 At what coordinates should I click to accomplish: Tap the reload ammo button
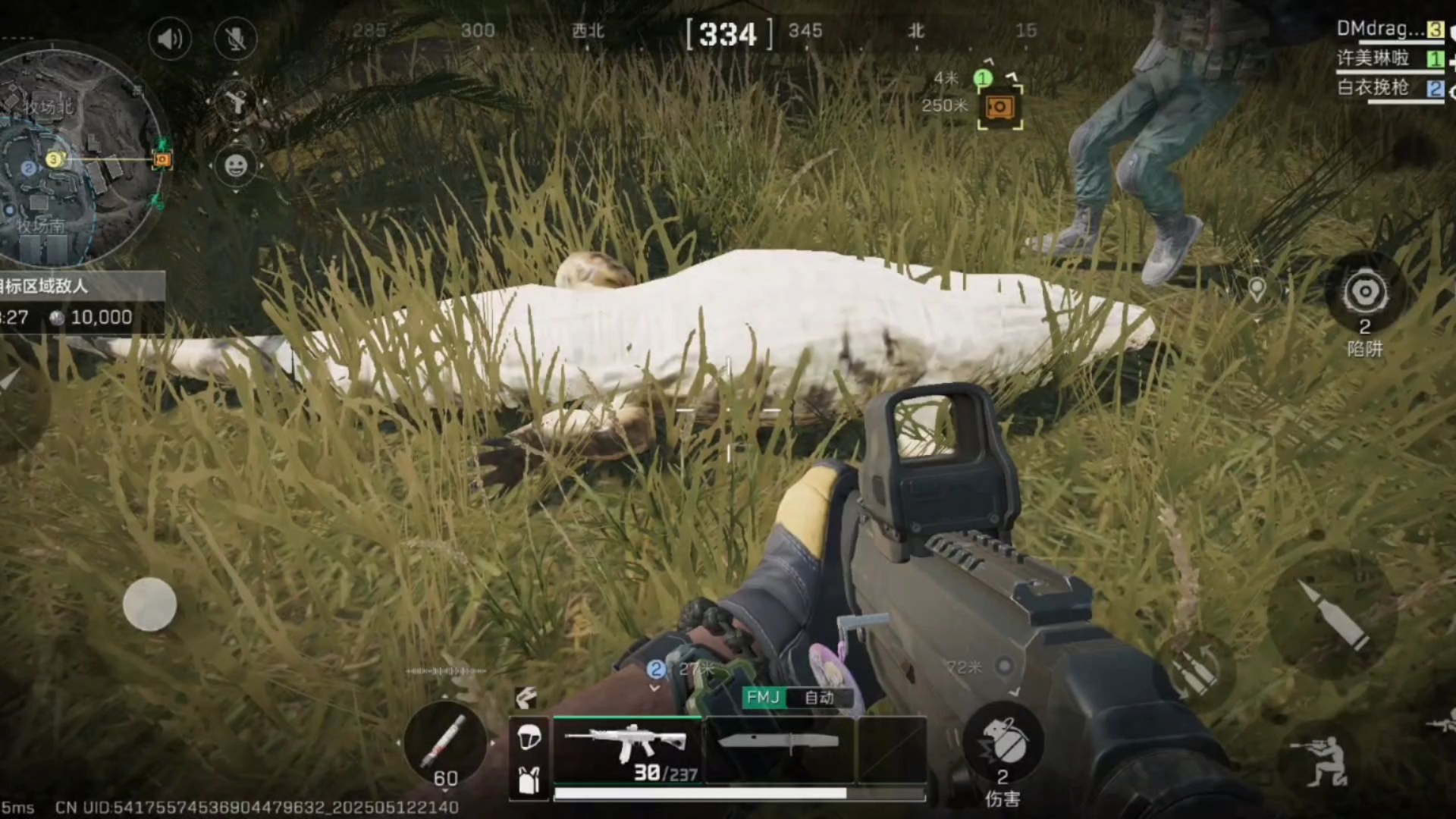(x=1196, y=671)
